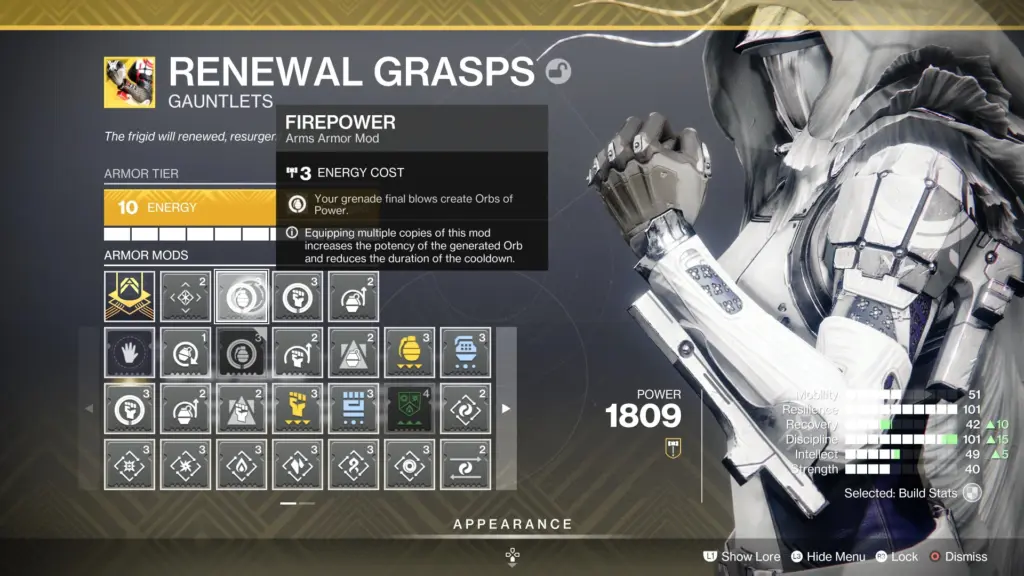The image size is (1024, 576).
Task: Switch the Build Stats display icon
Action: (x=971, y=493)
